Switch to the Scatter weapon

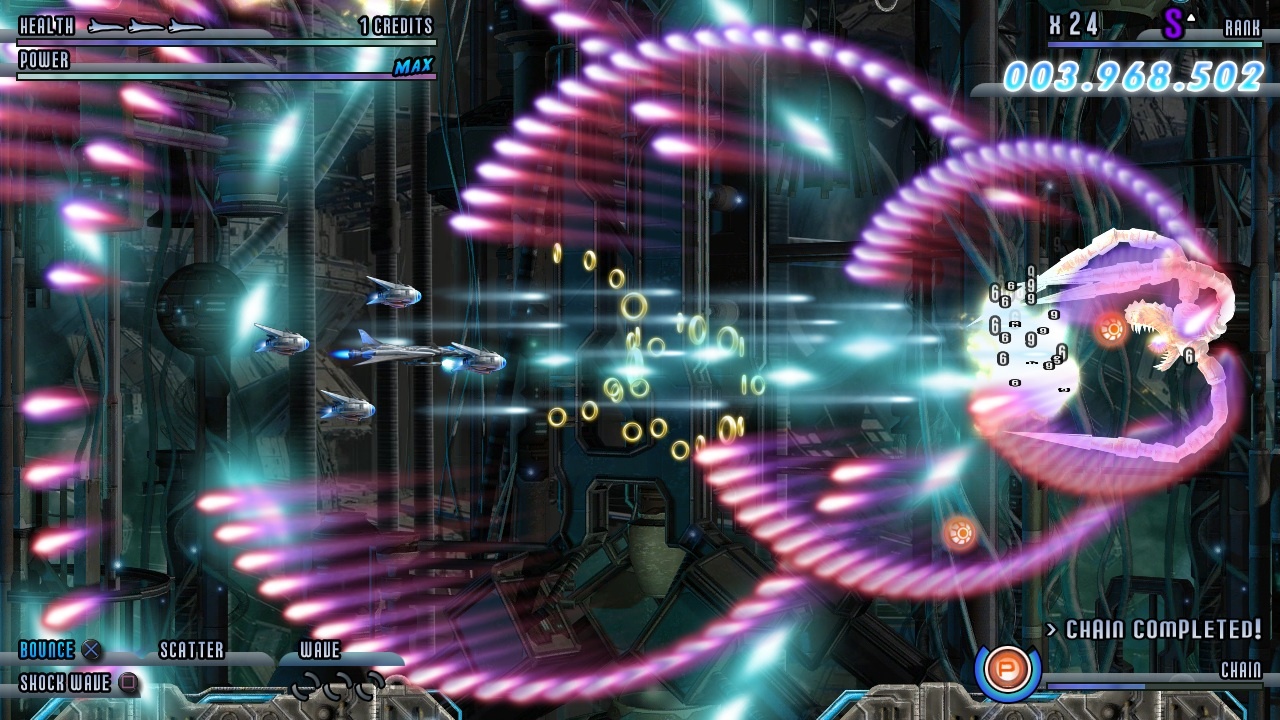coord(192,651)
